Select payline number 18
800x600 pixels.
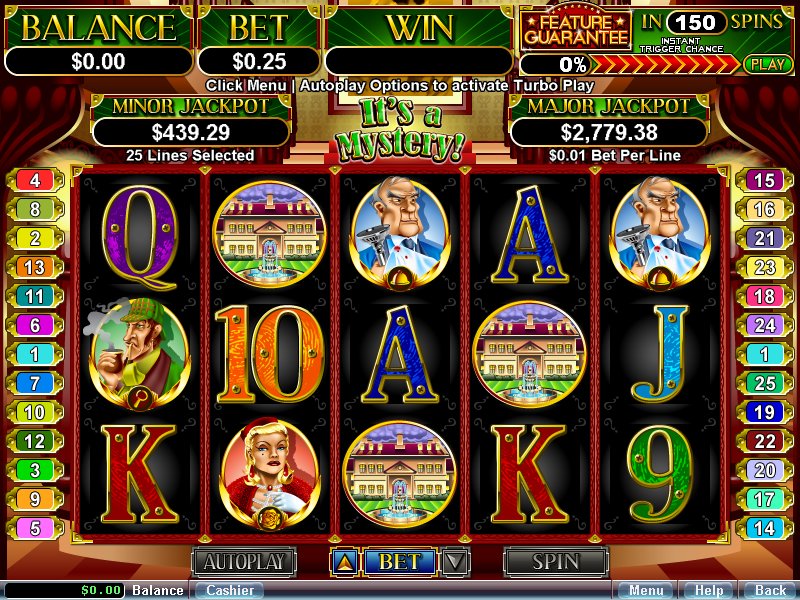(764, 296)
